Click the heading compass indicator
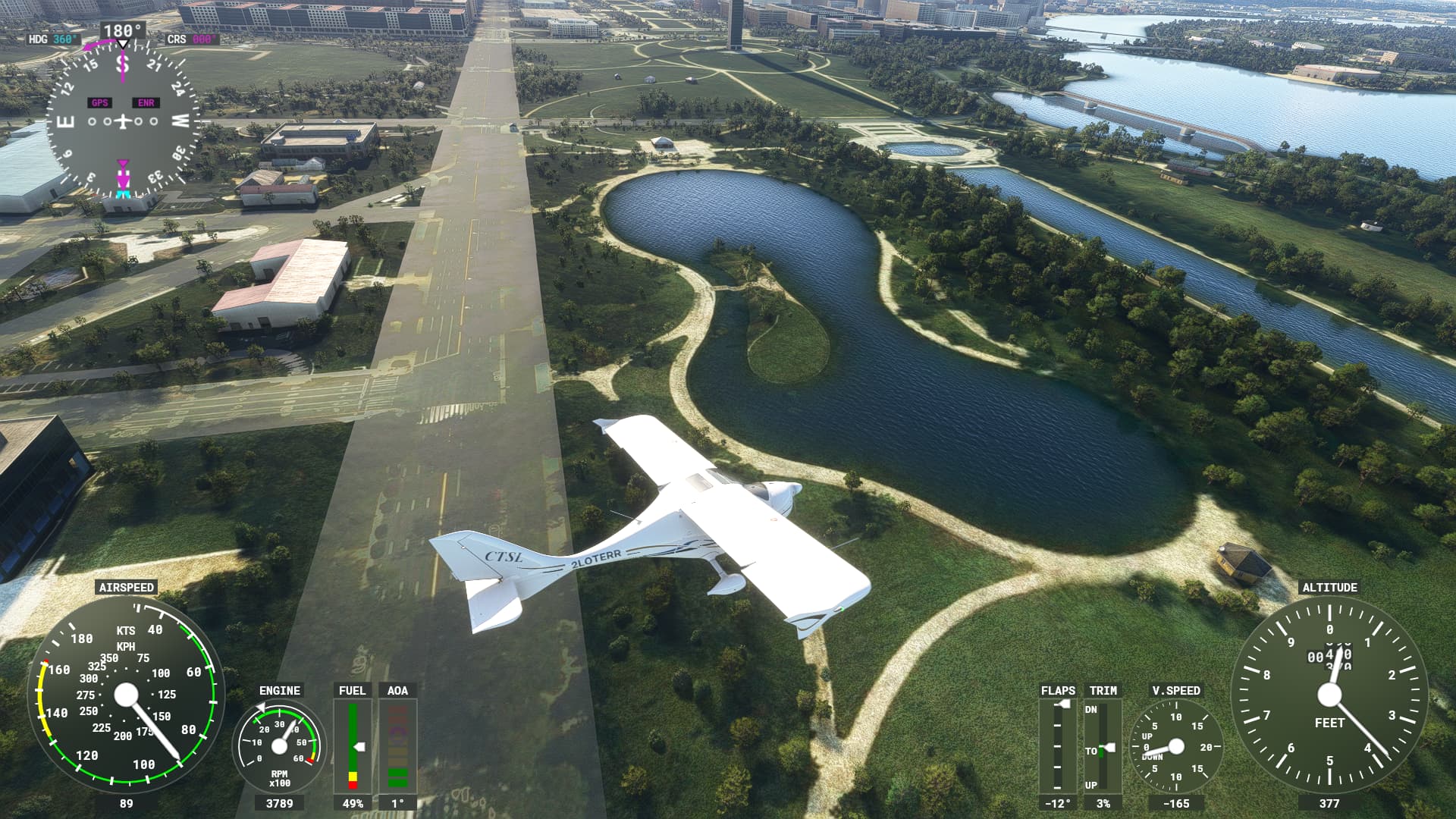 [123, 121]
